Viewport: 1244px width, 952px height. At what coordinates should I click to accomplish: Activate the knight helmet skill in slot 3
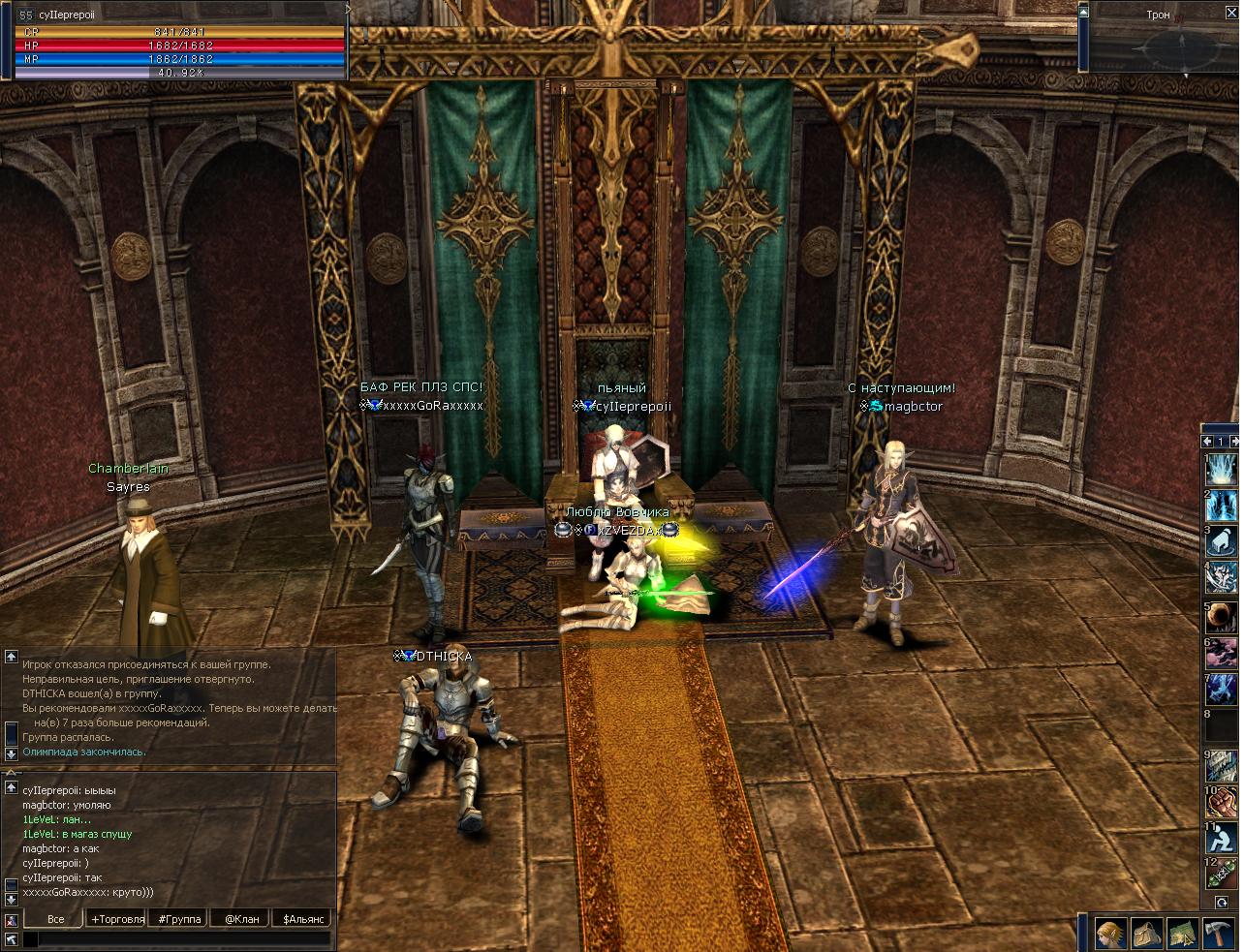click(1221, 542)
